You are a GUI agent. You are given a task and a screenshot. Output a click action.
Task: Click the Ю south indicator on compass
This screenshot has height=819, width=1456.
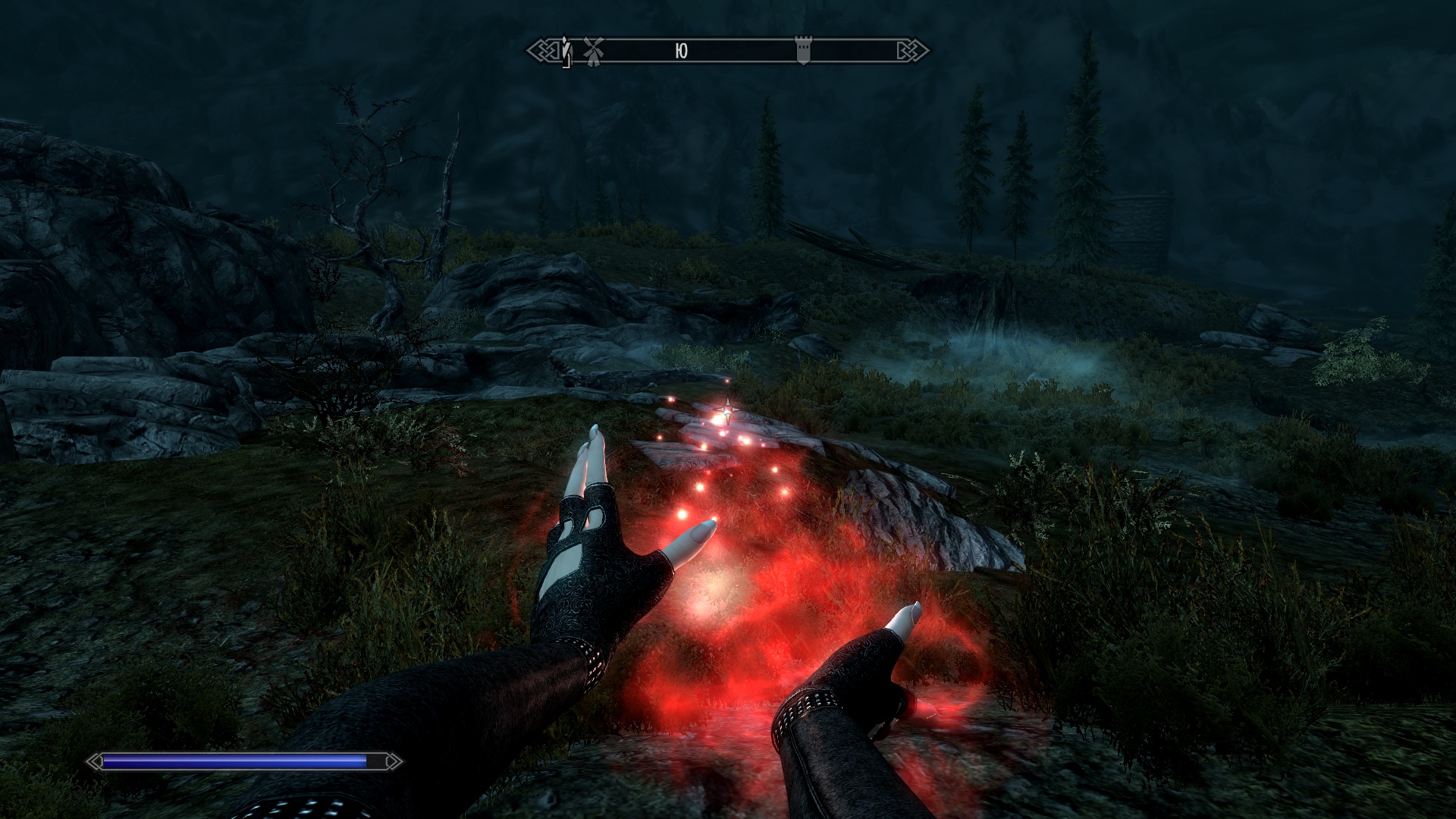pos(681,51)
